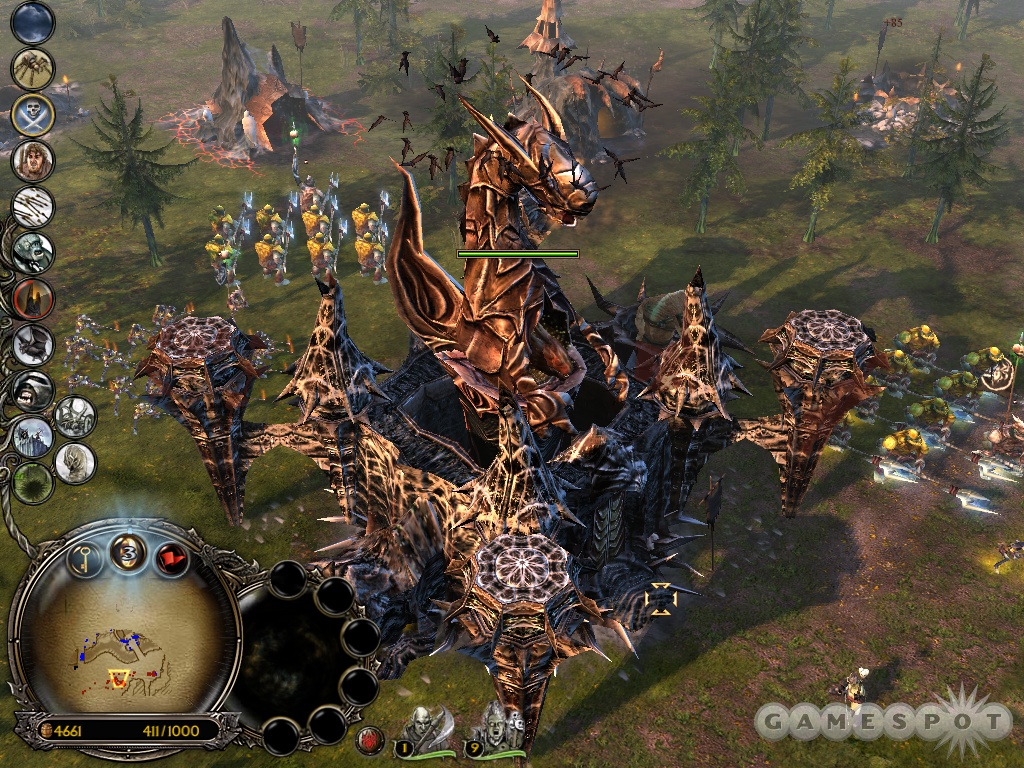Click the red flag button above minimap

(172, 556)
